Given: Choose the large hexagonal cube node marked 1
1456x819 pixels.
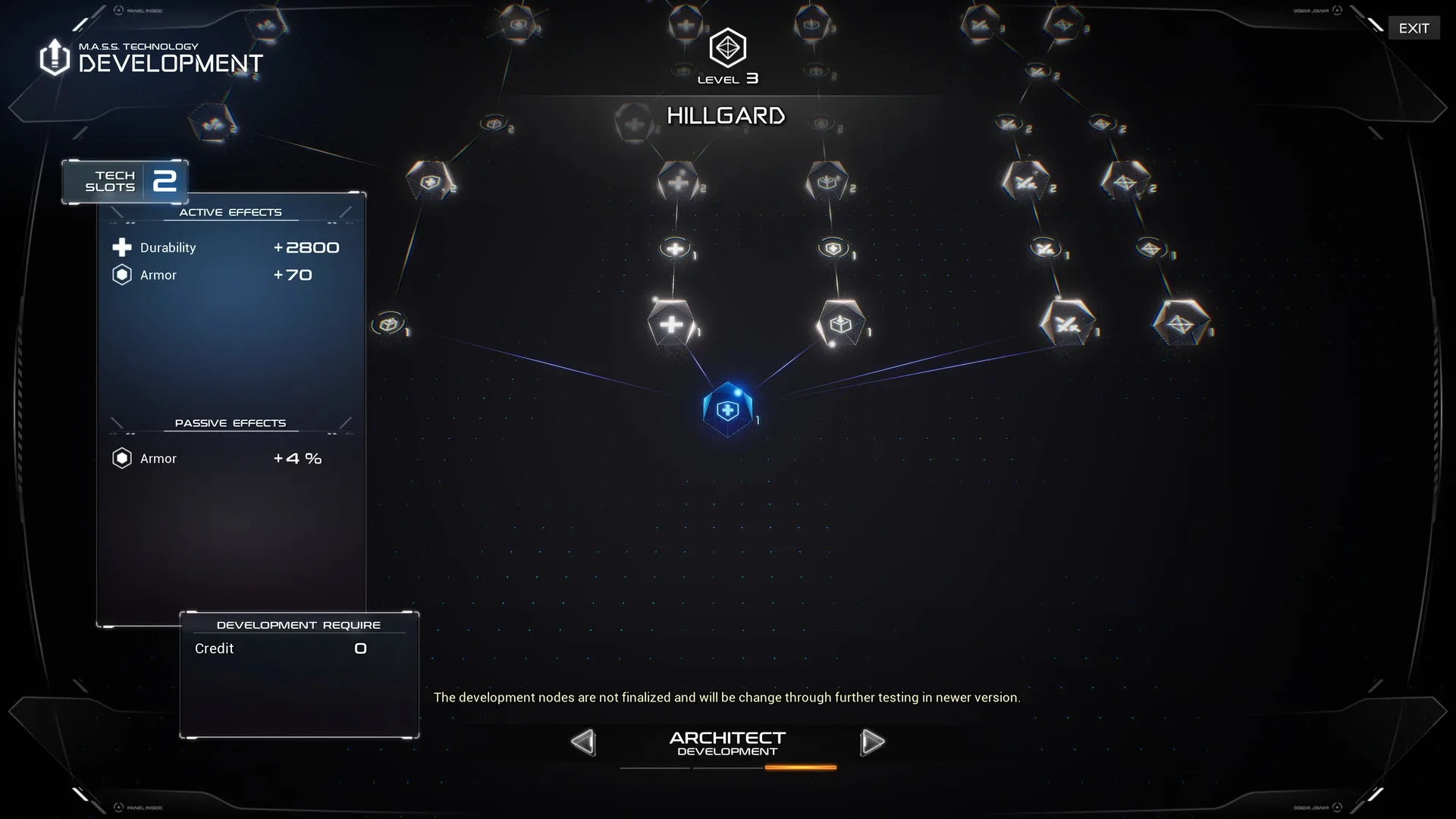Looking at the screenshot, I should pyautogui.click(x=841, y=325).
